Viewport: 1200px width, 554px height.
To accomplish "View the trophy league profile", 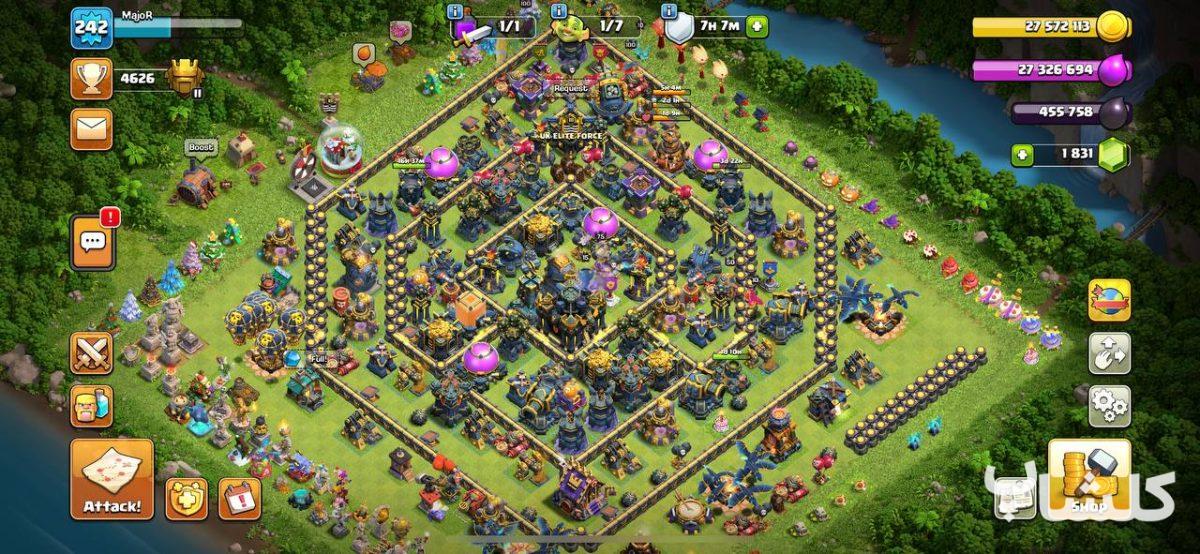I will (91, 78).
